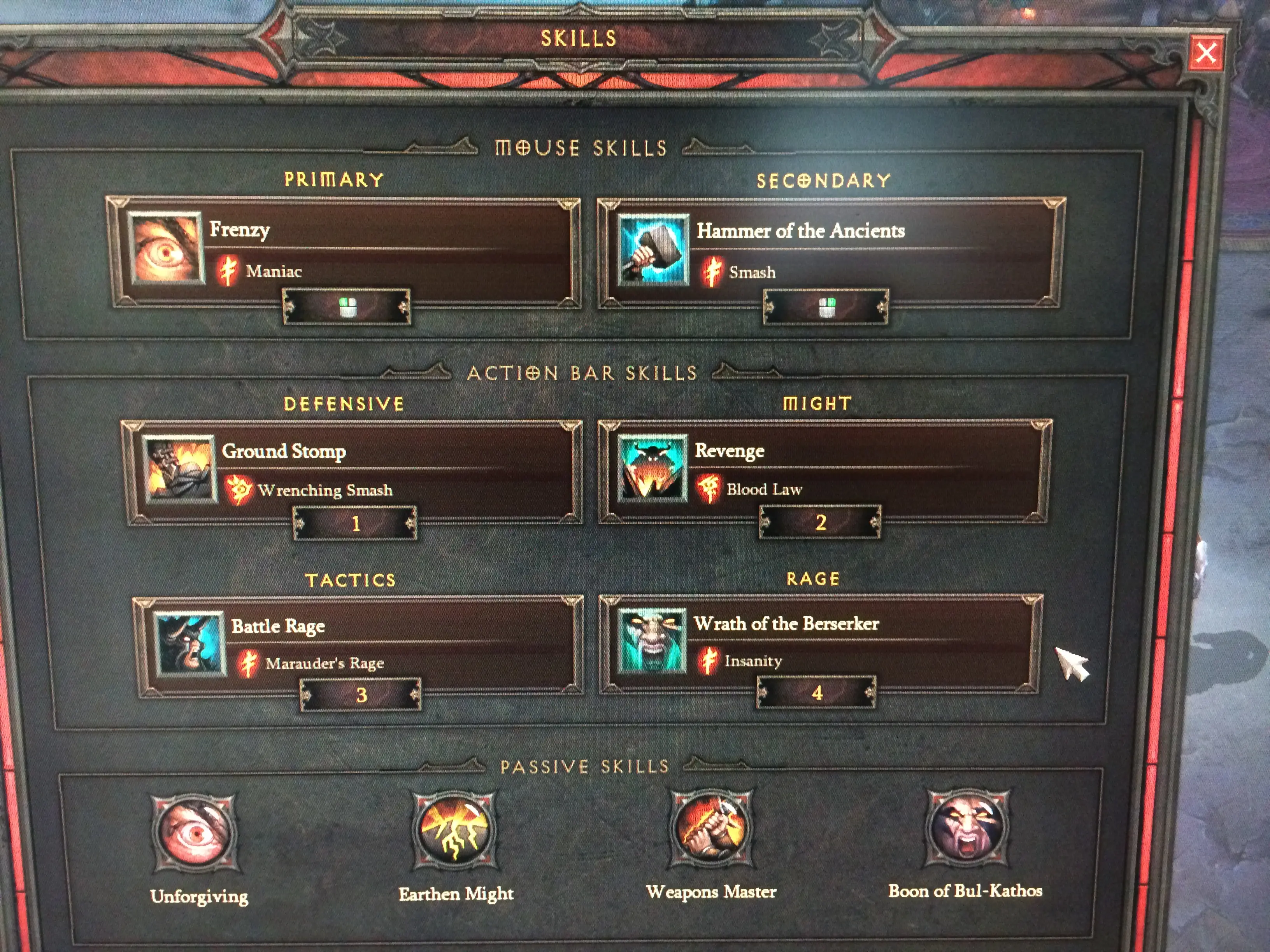
Task: Click the Smash rune label
Action: [x=752, y=273]
